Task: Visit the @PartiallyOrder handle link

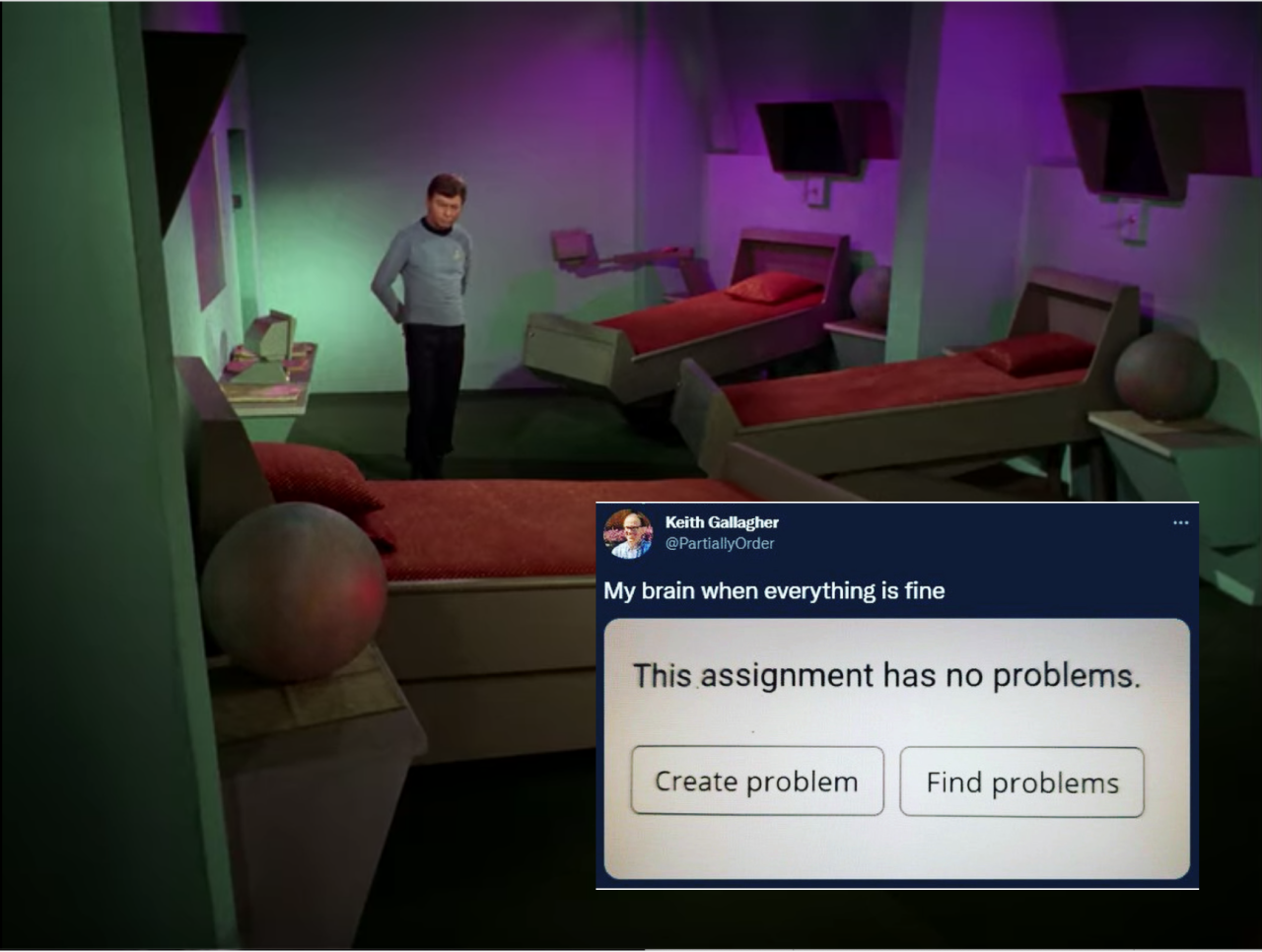Action: pos(720,543)
